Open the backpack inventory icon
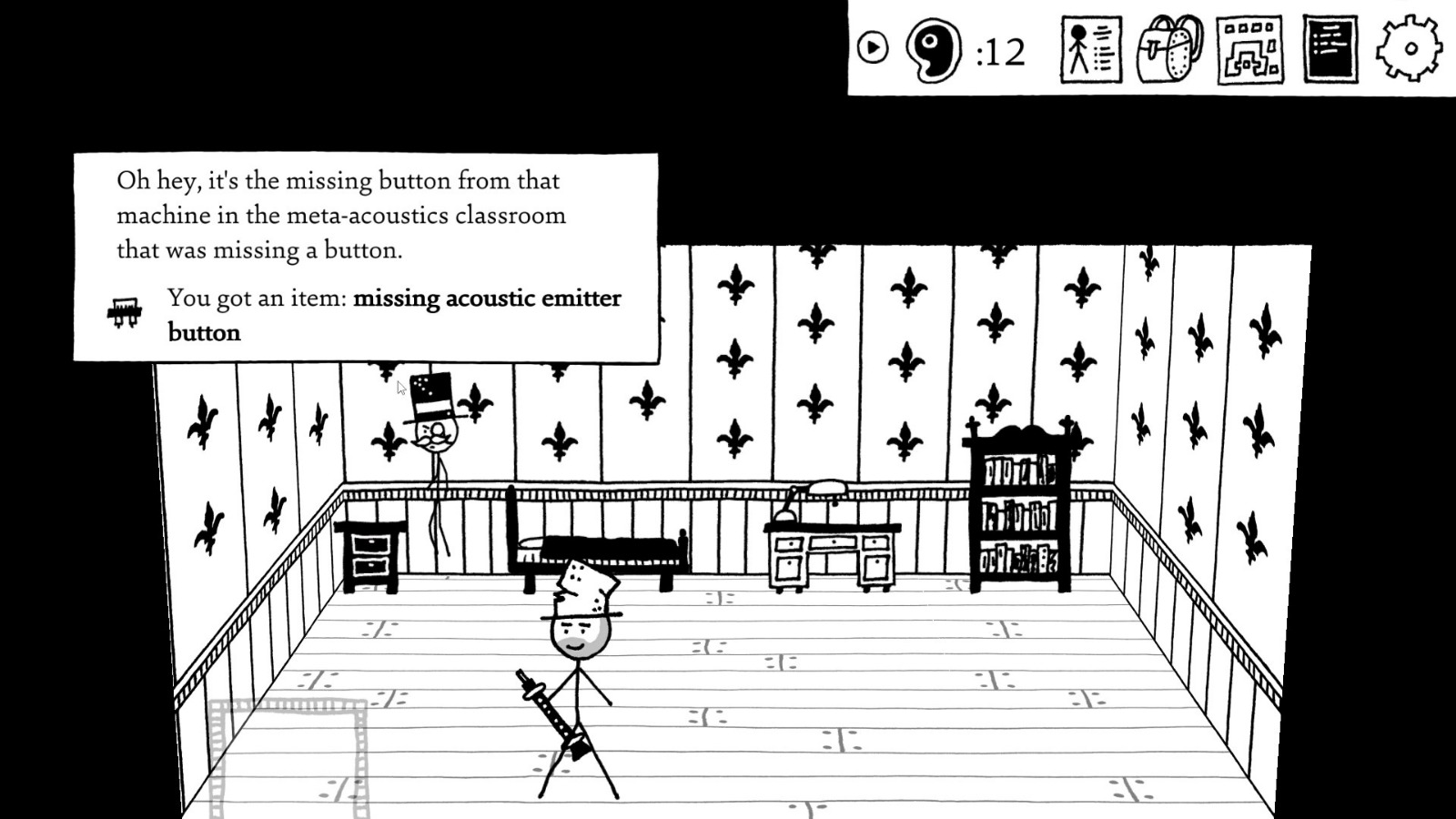Screen dimensions: 1456x819 pyautogui.click(x=1169, y=52)
